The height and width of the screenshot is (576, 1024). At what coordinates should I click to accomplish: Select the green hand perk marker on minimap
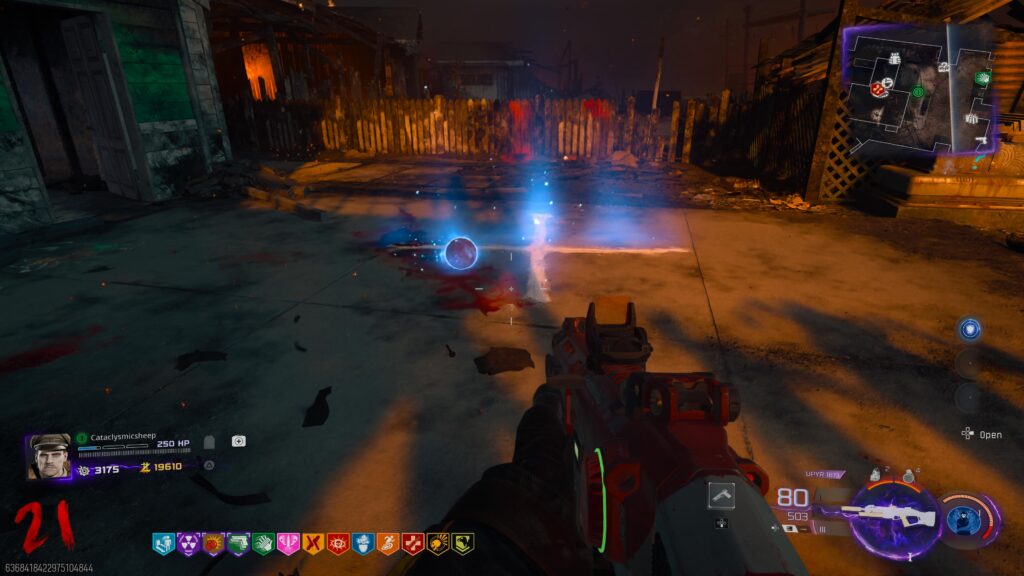[982, 78]
